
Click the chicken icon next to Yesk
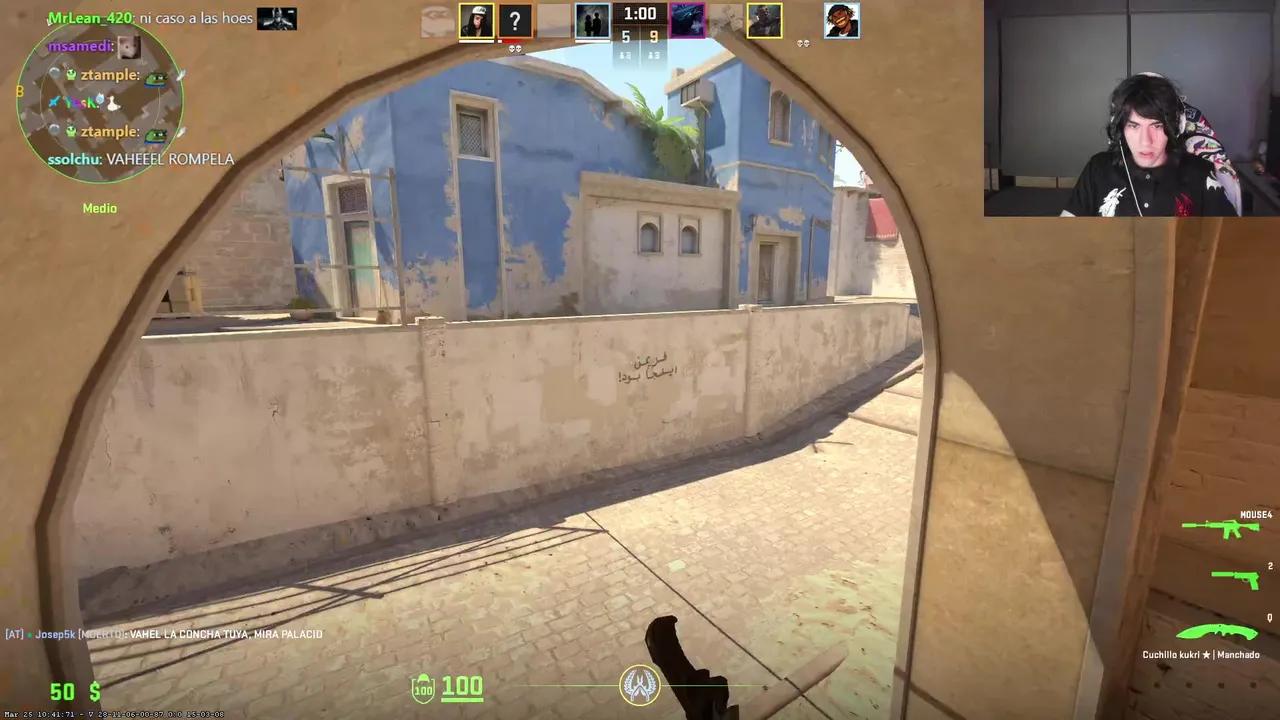click(x=113, y=103)
